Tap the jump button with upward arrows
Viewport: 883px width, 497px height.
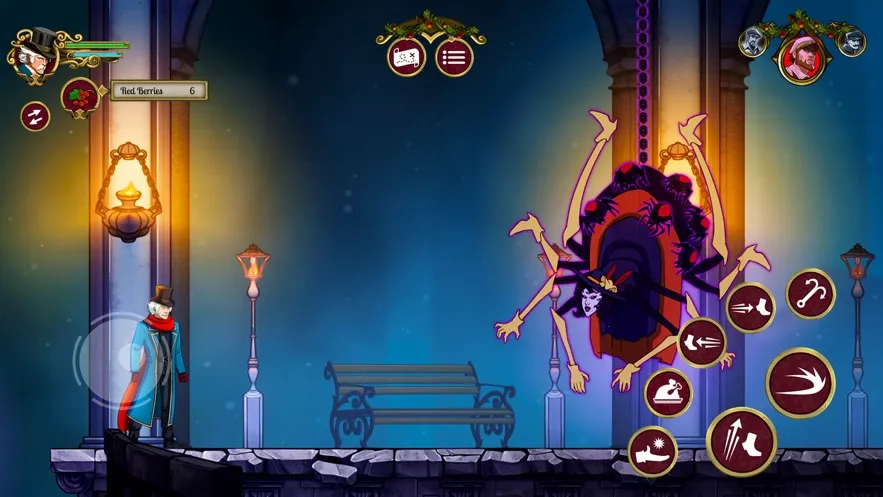(x=741, y=441)
